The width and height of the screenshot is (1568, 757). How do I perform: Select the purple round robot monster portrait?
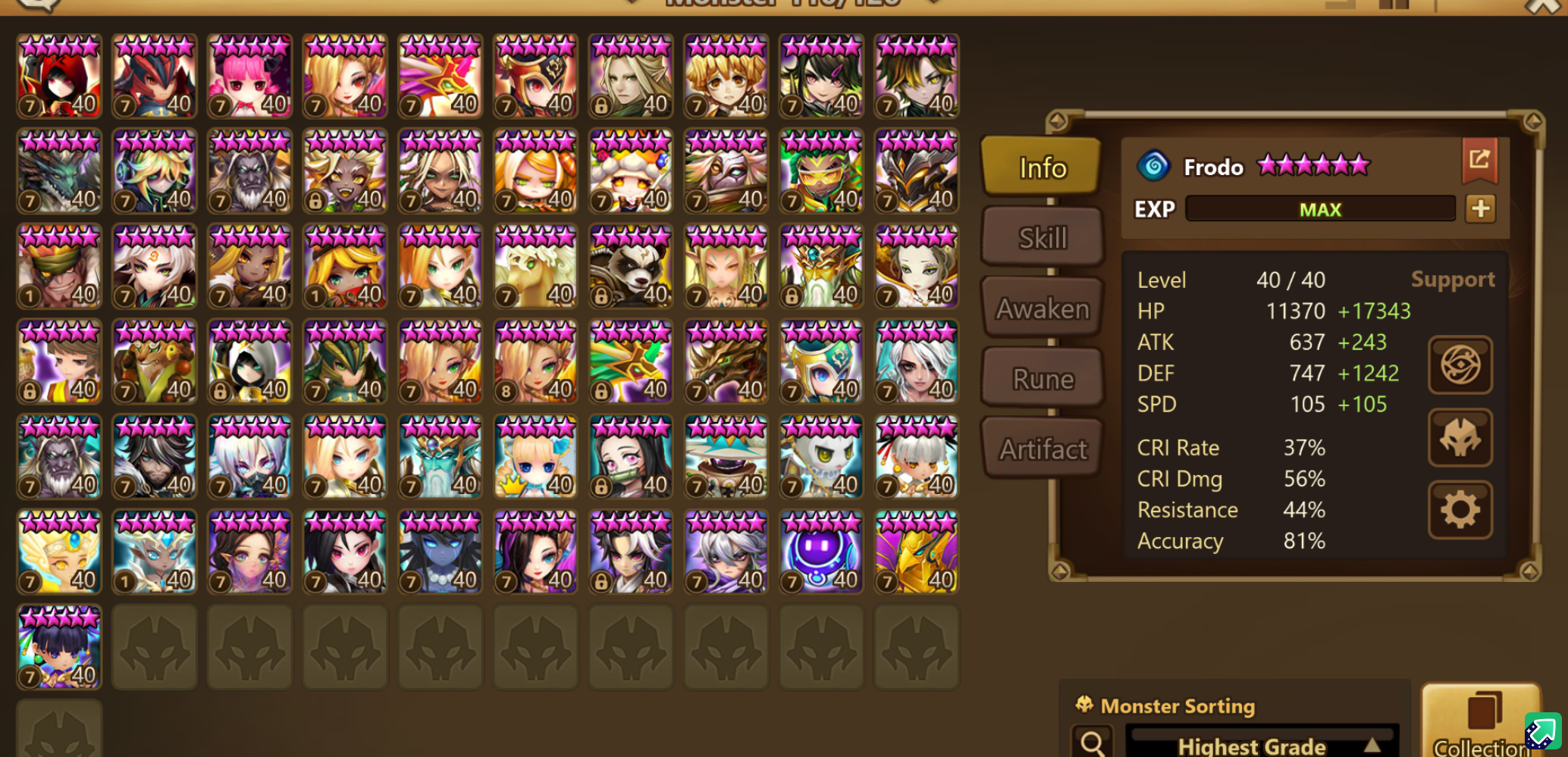(821, 552)
